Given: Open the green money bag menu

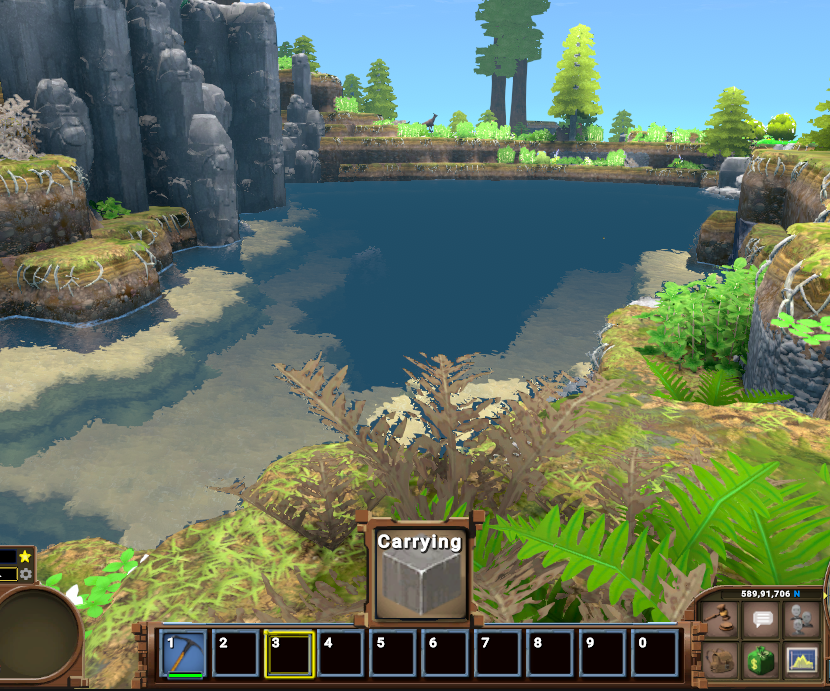Looking at the screenshot, I should (763, 658).
